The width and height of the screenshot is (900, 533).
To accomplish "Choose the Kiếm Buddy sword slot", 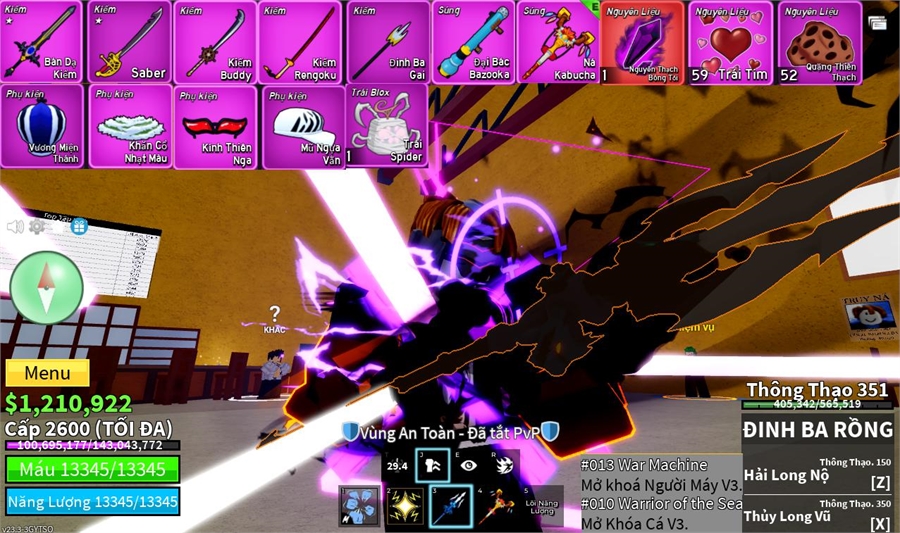I will click(214, 42).
